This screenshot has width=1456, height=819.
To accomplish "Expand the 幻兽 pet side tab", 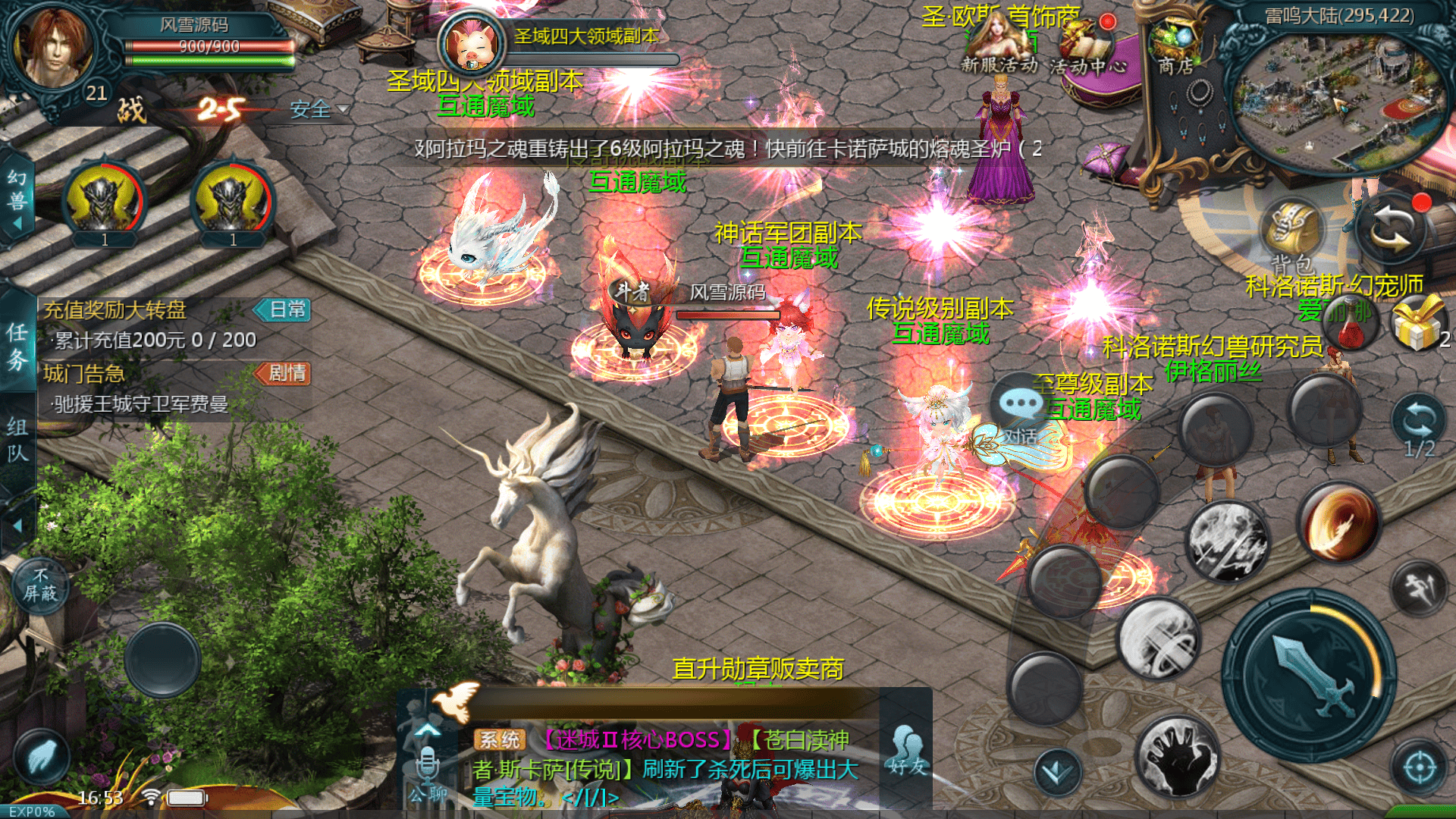I will coord(17,199).
